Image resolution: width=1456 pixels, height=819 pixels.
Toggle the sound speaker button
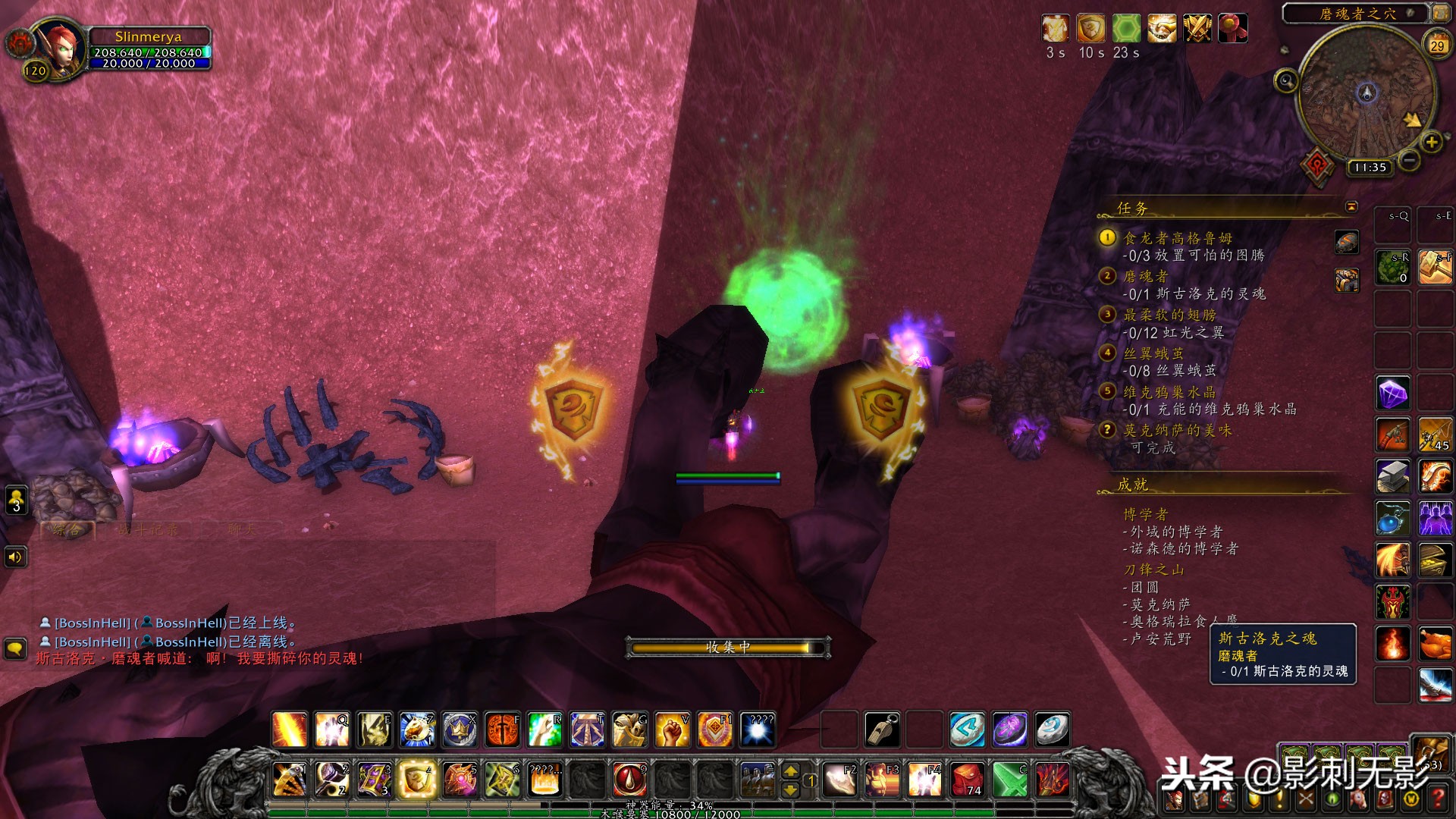tap(15, 557)
